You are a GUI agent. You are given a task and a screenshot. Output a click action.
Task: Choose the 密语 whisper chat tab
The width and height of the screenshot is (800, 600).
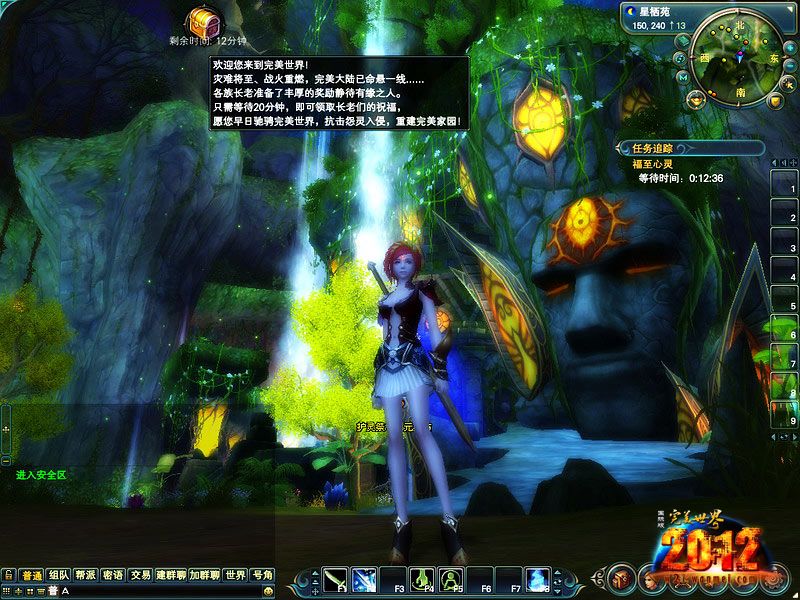click(x=113, y=575)
